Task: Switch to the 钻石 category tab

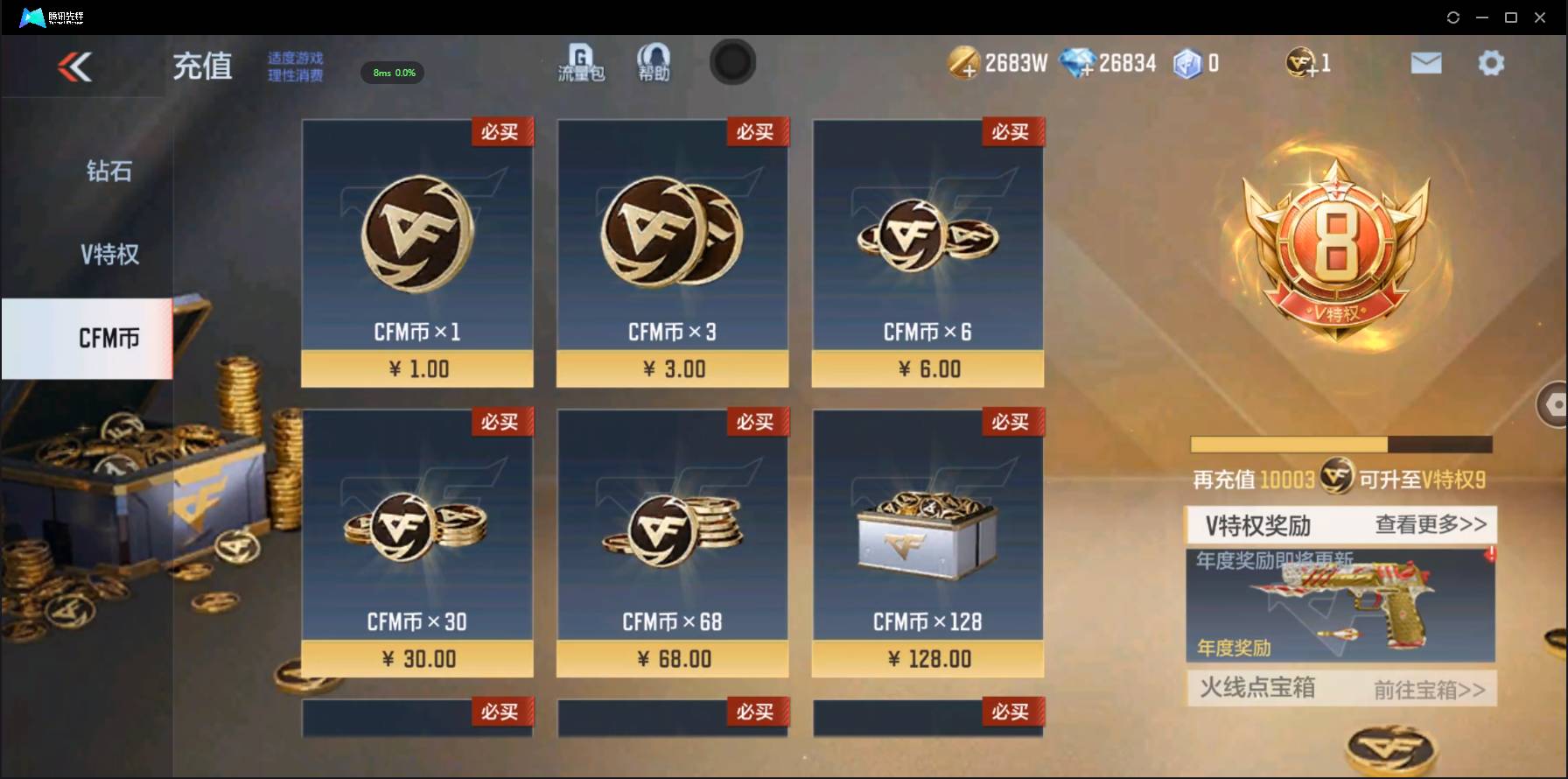Action: click(x=107, y=172)
